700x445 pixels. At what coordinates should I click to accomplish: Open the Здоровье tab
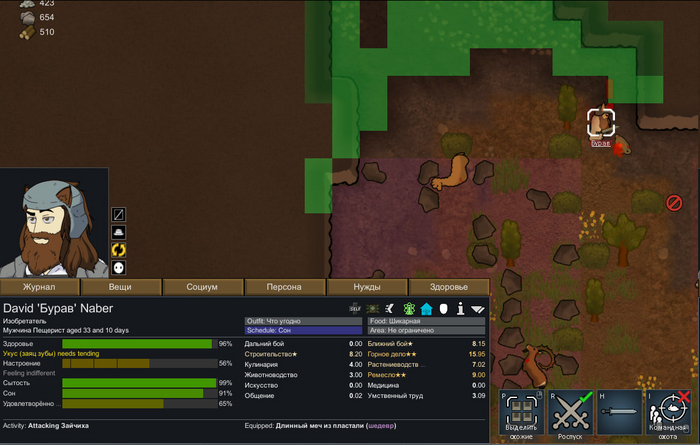448,287
